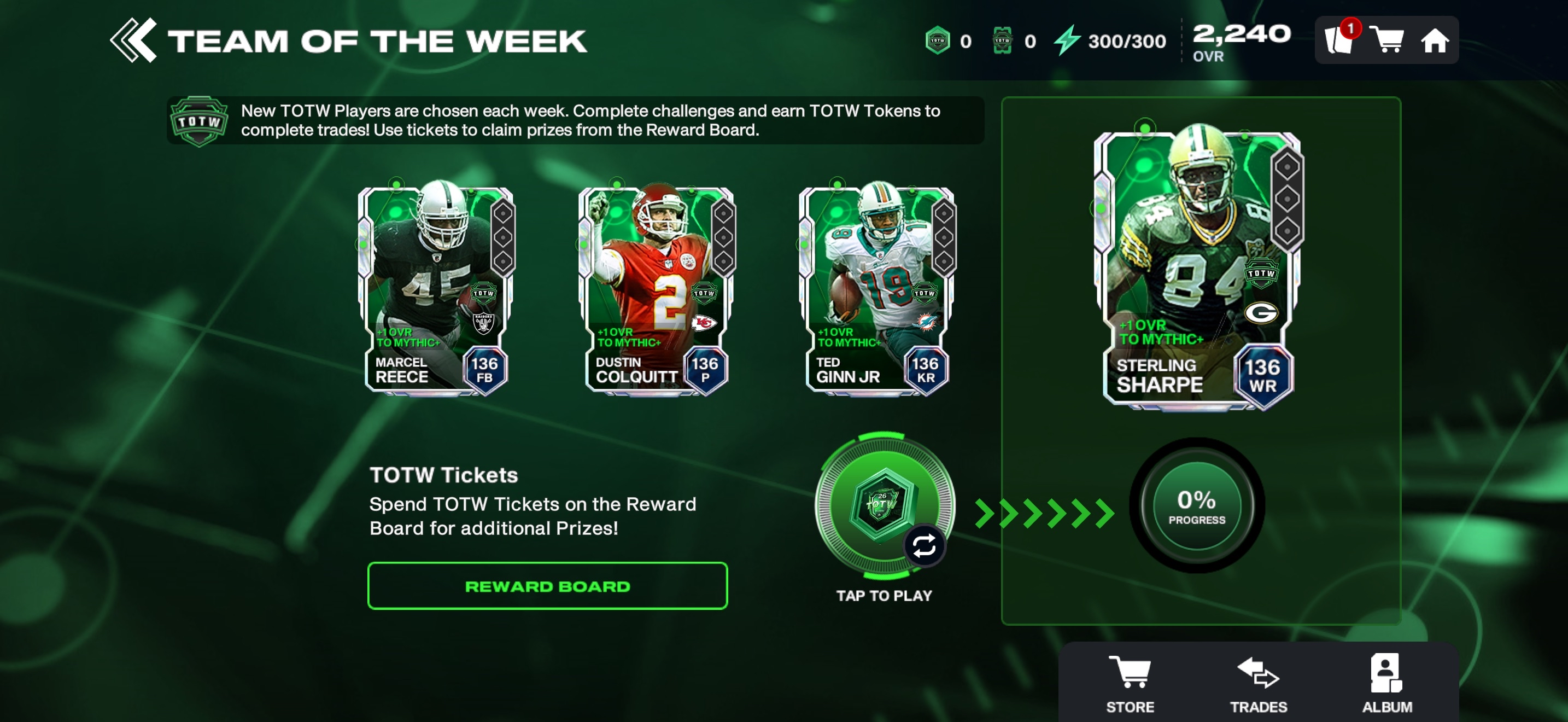The image size is (1568, 722).
Task: Go back using the double-arrow button
Action: (x=134, y=41)
